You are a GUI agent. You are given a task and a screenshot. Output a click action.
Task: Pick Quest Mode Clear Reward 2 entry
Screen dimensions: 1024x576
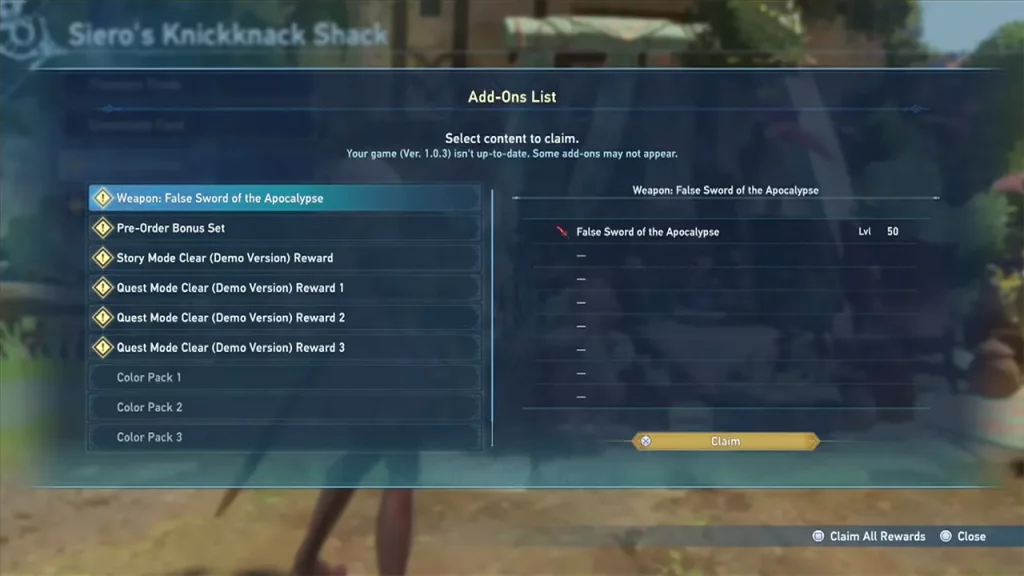point(285,318)
